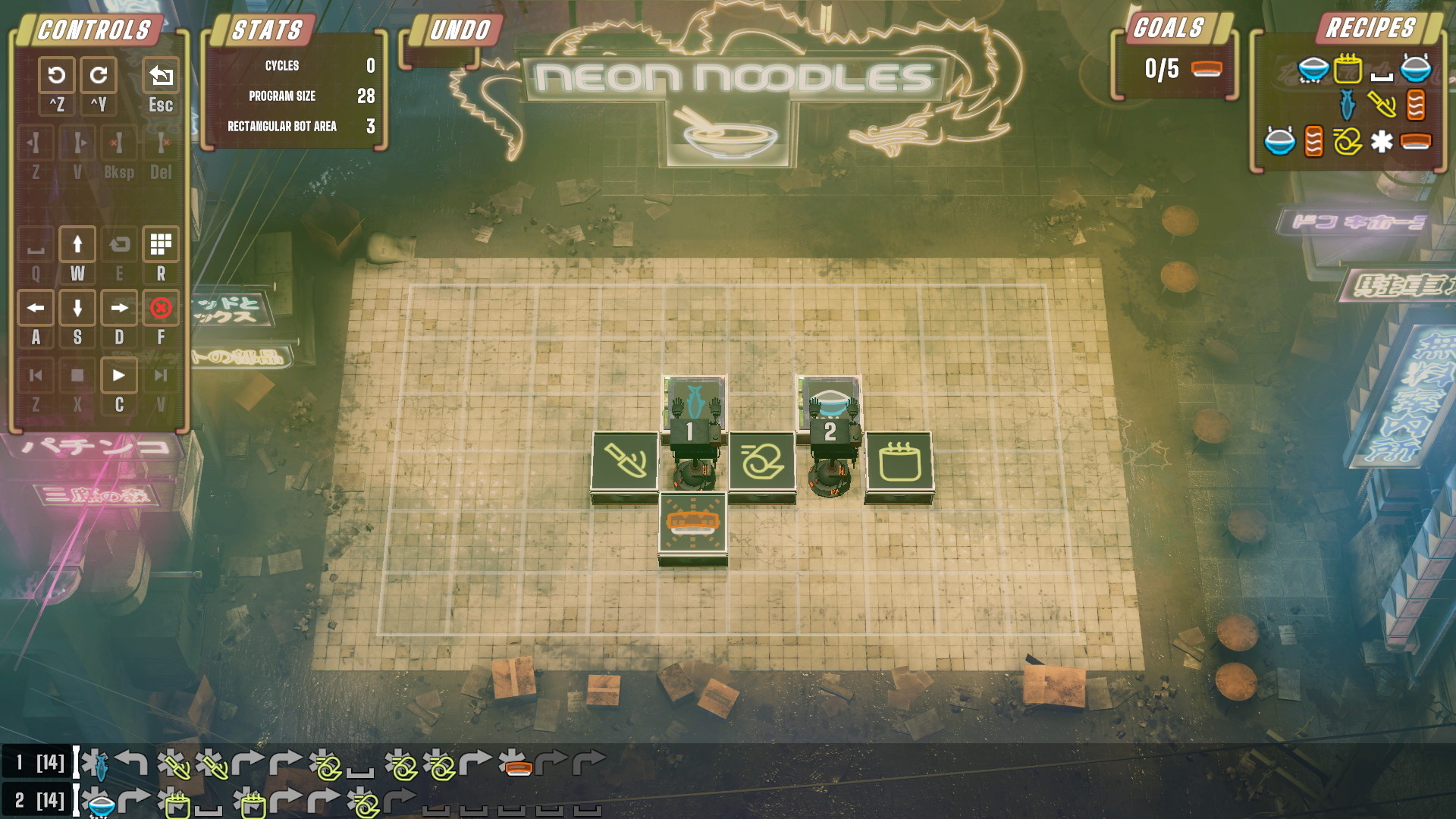This screenshot has width=1456, height=819.
Task: Click the undo arrow button
Action: 56,75
